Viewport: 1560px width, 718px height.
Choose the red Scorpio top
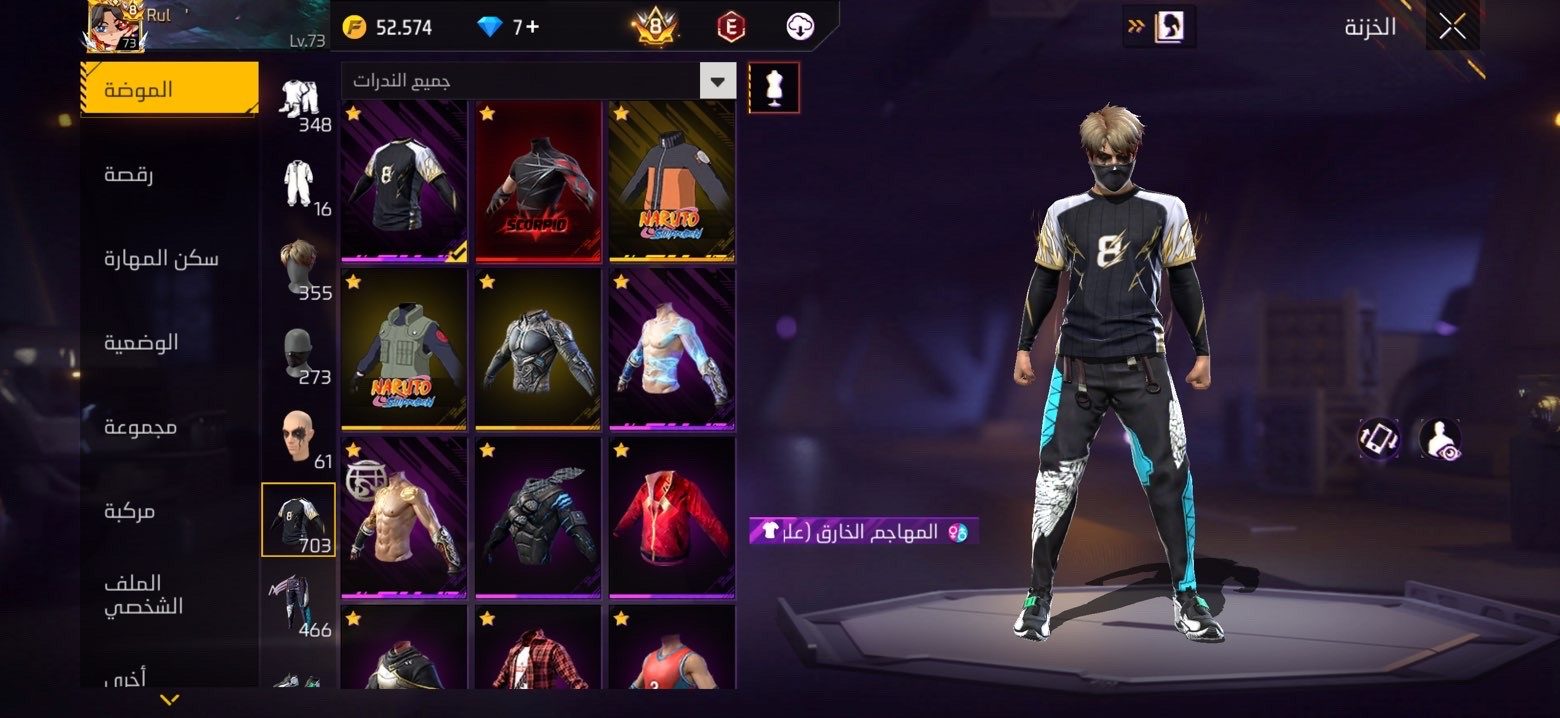coord(538,182)
